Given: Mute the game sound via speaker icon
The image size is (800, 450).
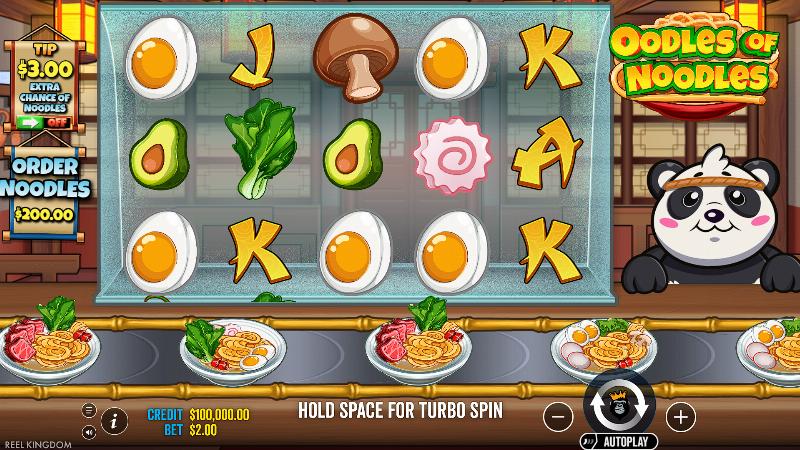Looking at the screenshot, I should [89, 432].
